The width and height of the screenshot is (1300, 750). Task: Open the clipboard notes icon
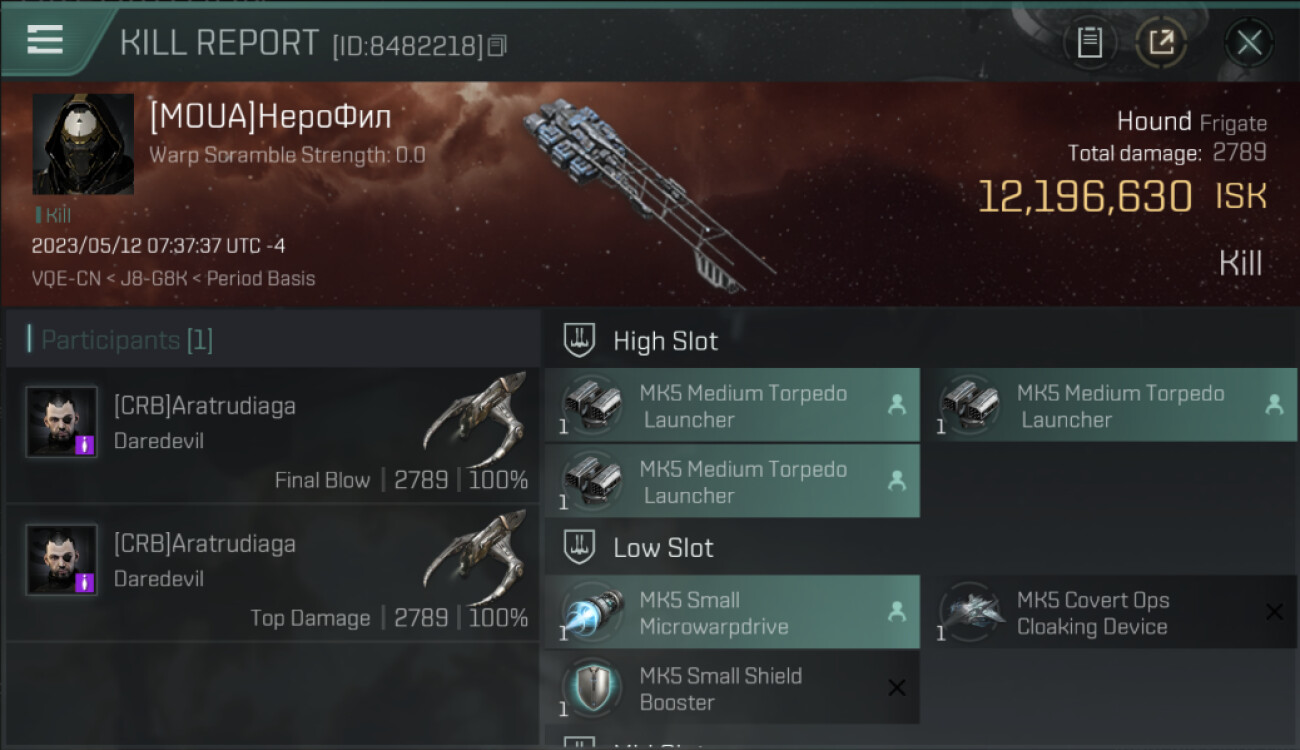click(1089, 42)
